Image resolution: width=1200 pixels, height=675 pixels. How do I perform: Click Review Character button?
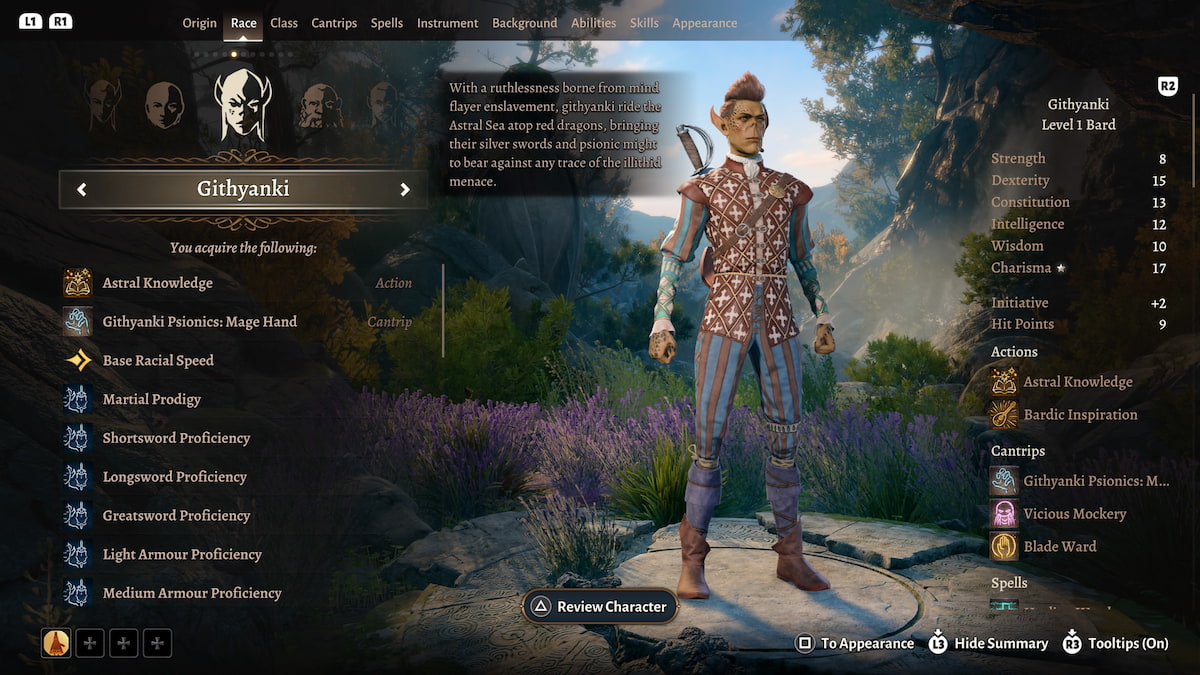click(600, 607)
